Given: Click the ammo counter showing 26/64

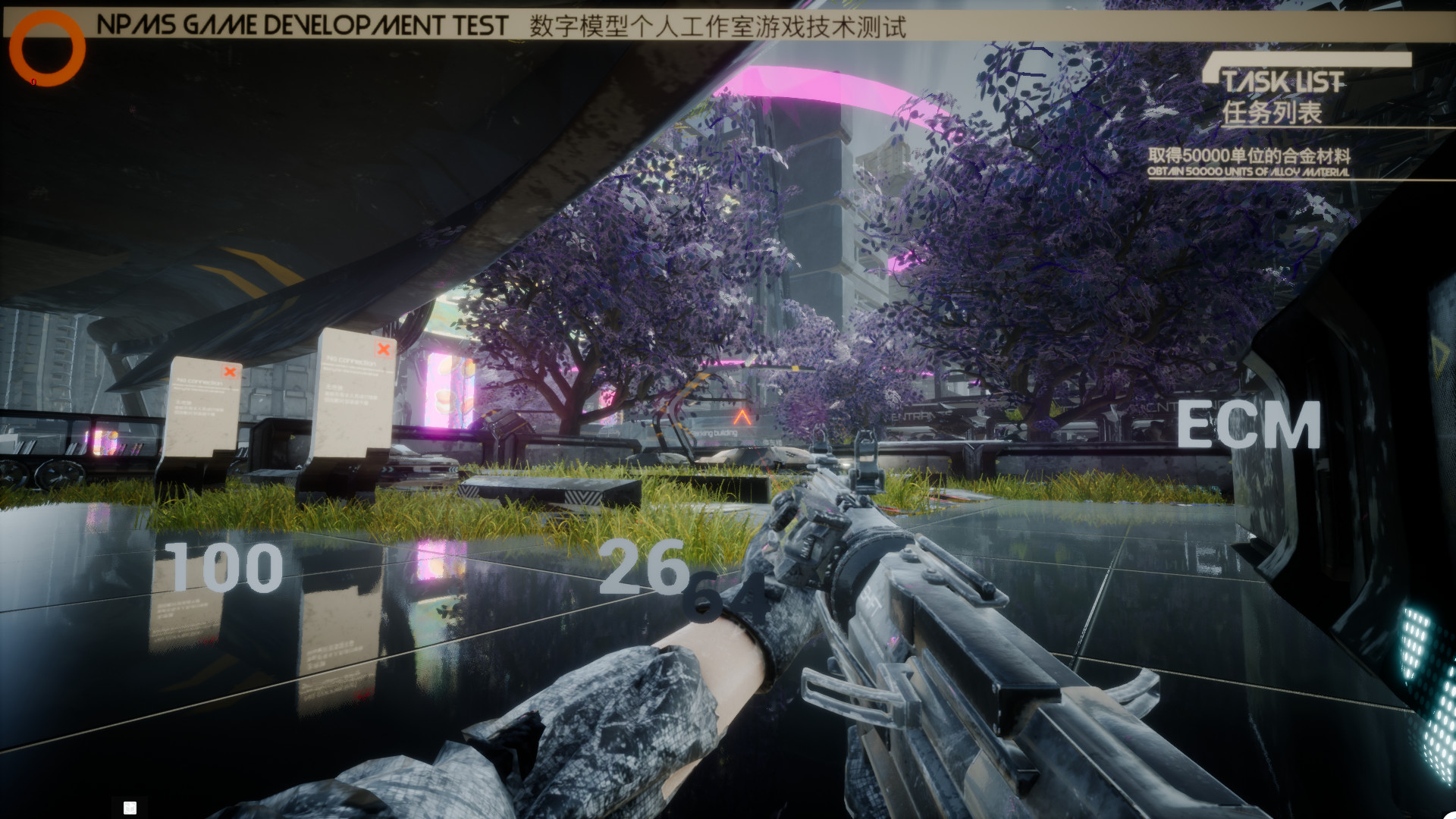Looking at the screenshot, I should (673, 579).
